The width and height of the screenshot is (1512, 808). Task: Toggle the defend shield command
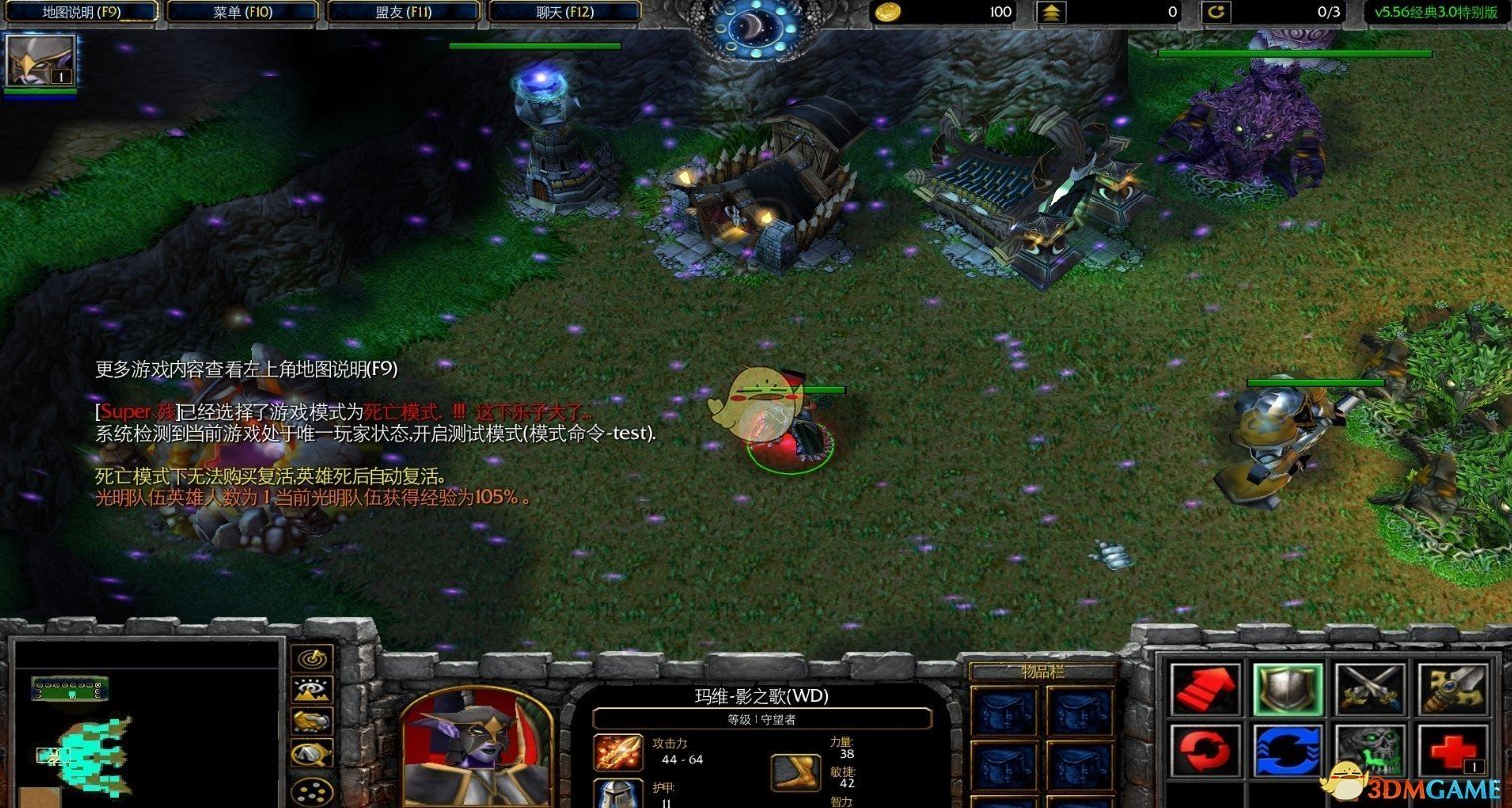tap(1288, 689)
